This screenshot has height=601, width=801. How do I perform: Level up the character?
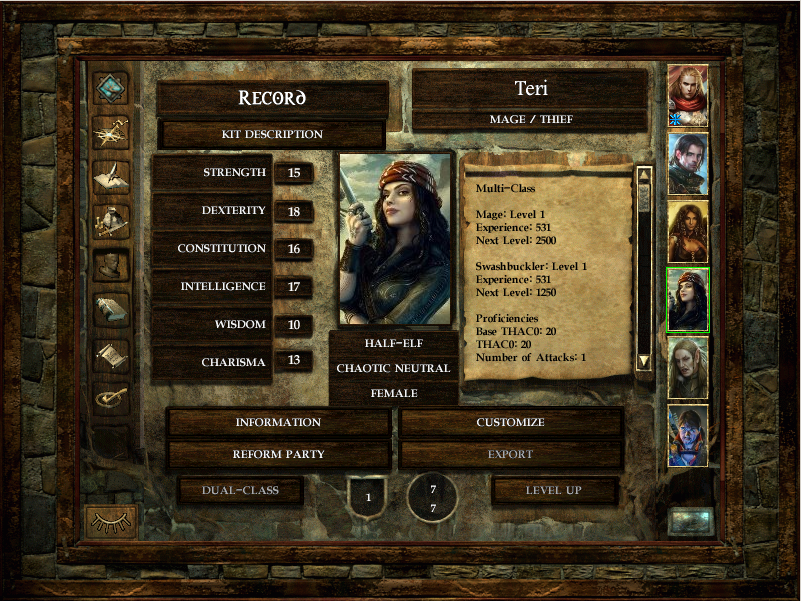click(554, 490)
